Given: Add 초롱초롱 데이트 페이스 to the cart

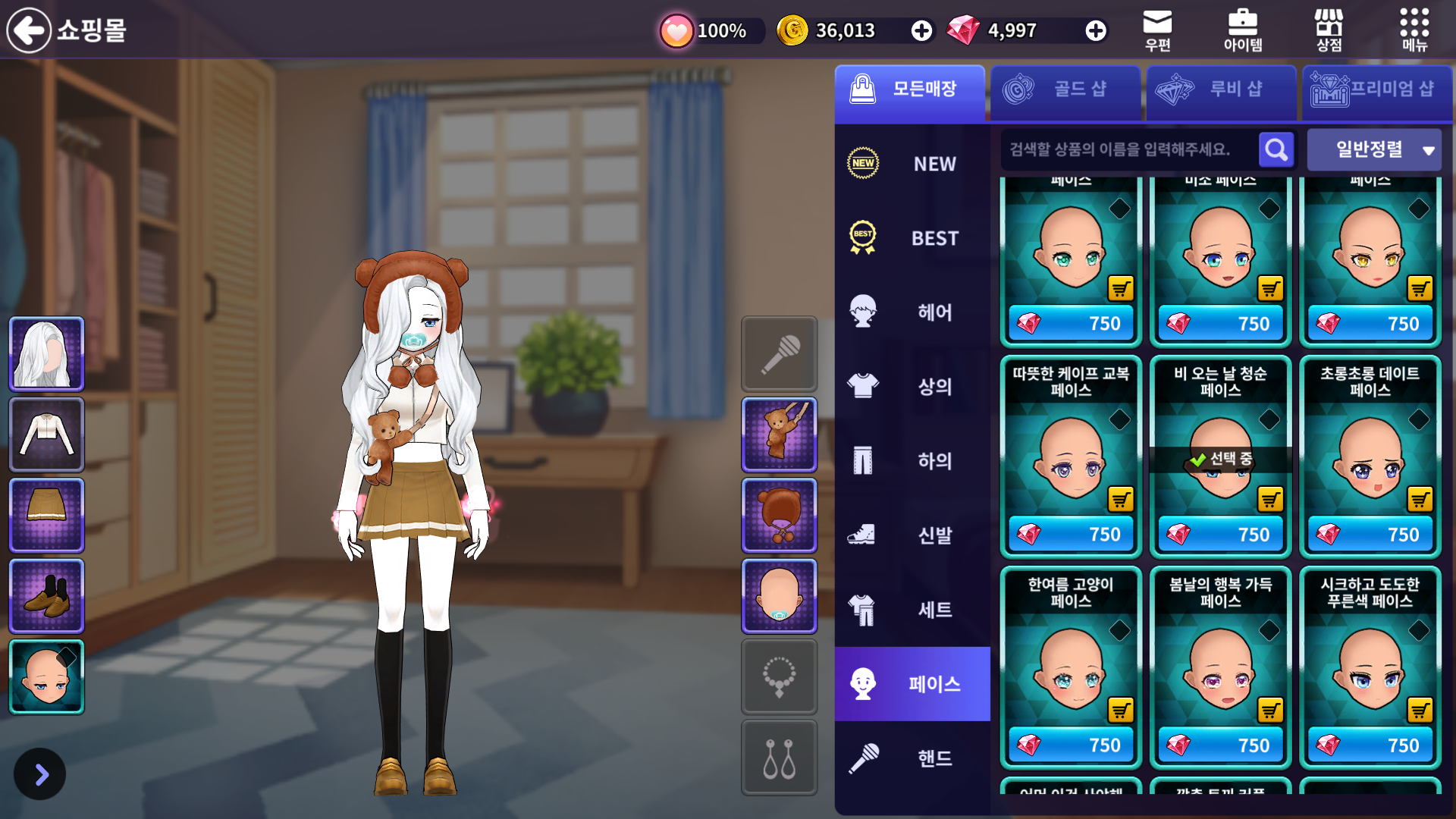Looking at the screenshot, I should 1420,499.
